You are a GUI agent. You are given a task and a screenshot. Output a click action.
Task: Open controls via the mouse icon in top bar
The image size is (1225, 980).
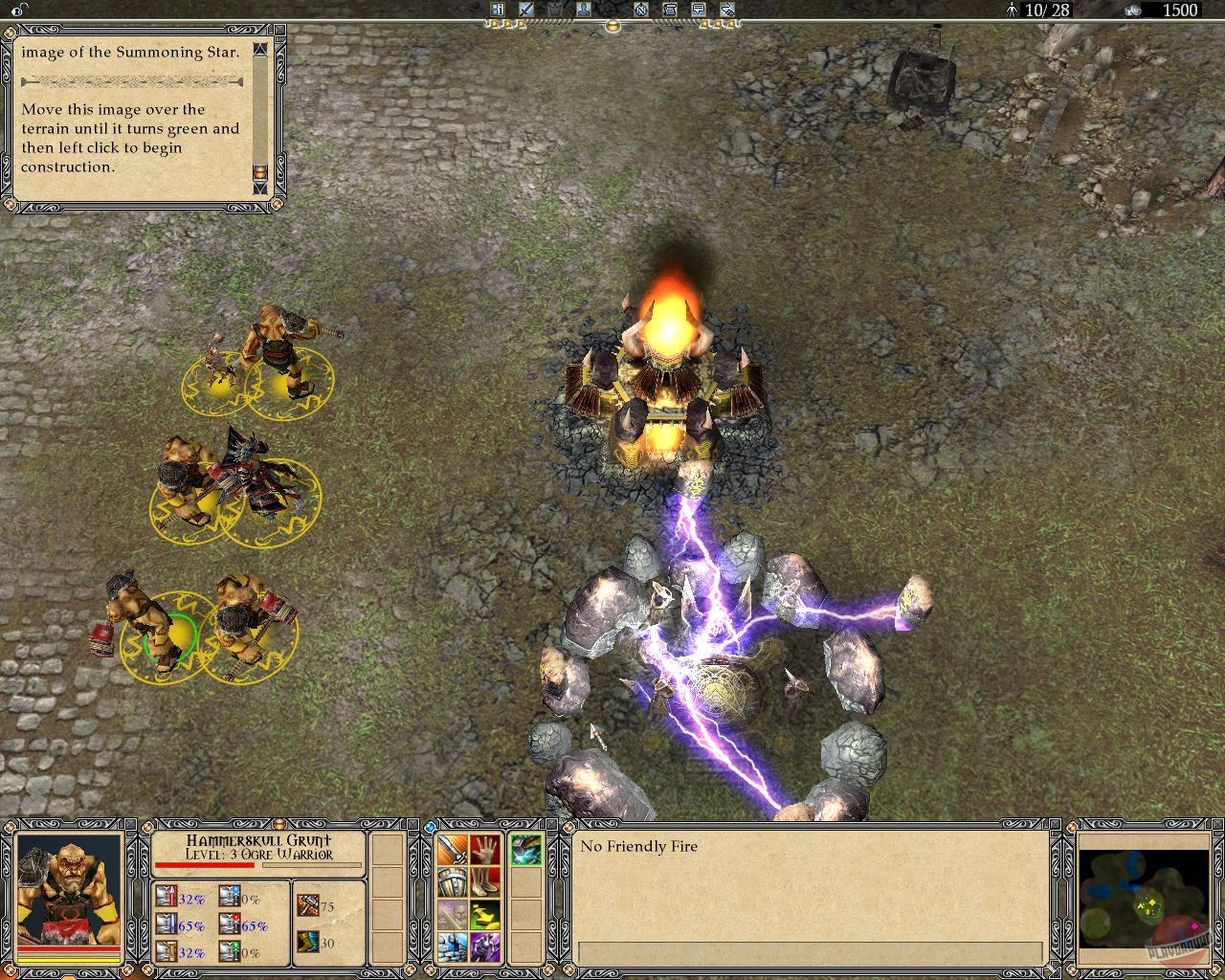click(726, 10)
